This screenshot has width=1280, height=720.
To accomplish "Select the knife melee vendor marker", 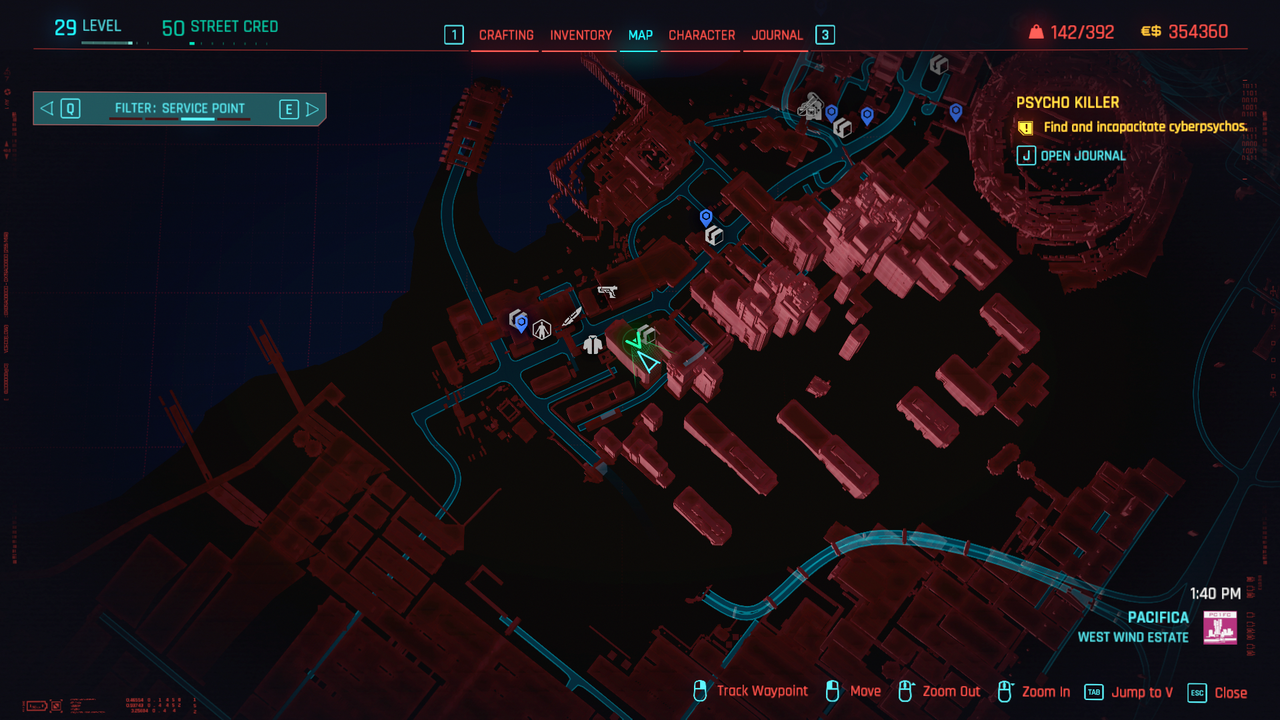I will tap(572, 317).
